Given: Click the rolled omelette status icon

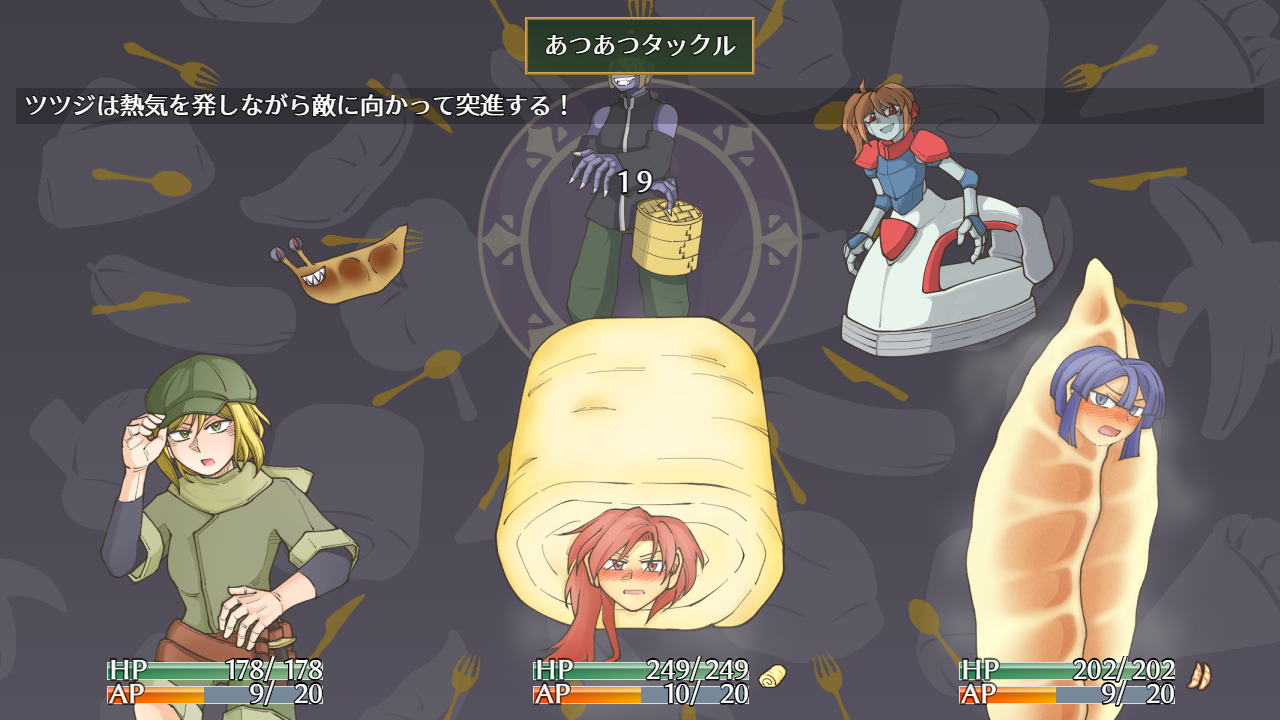Looking at the screenshot, I should pyautogui.click(x=772, y=676).
